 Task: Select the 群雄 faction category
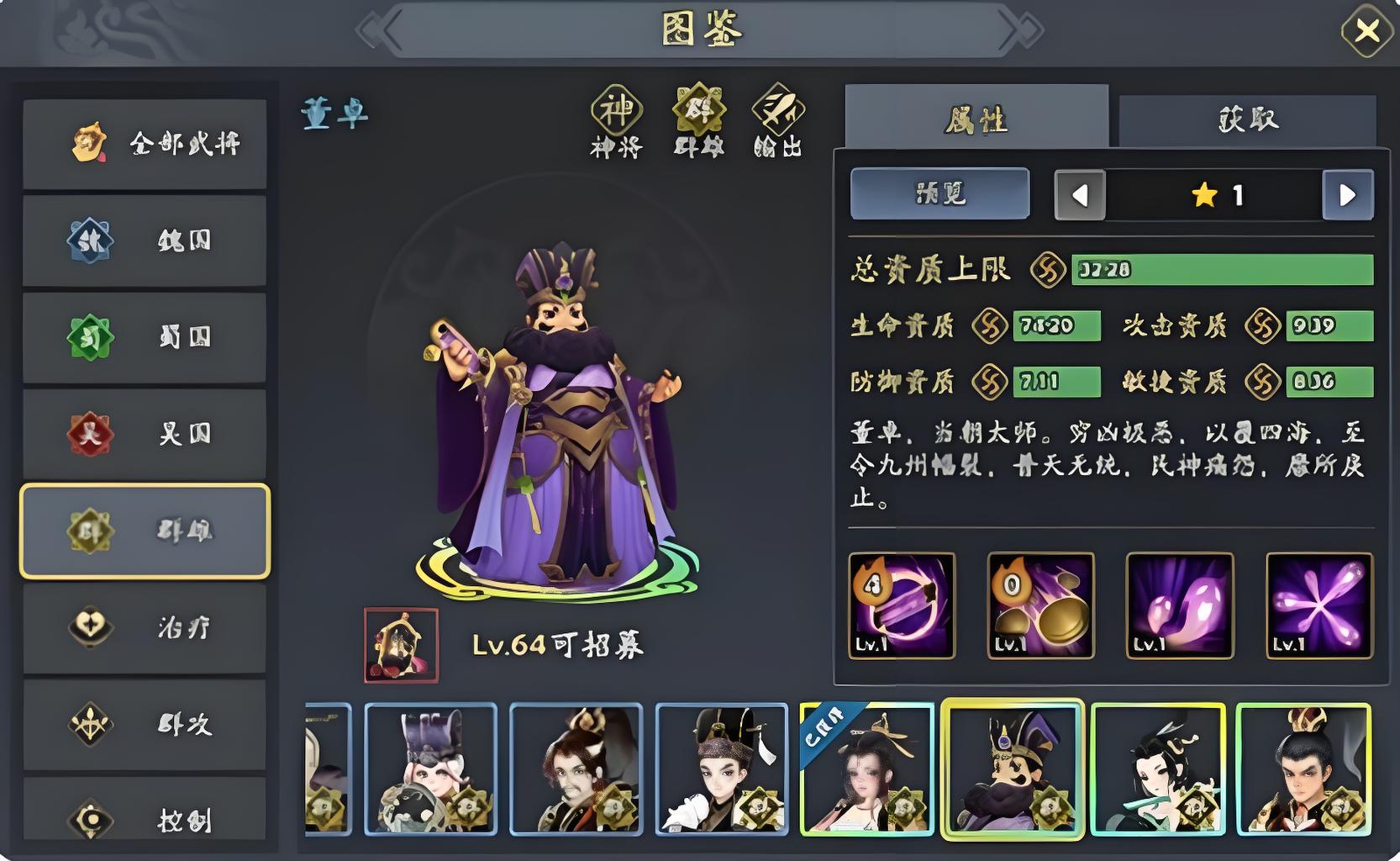tap(145, 531)
